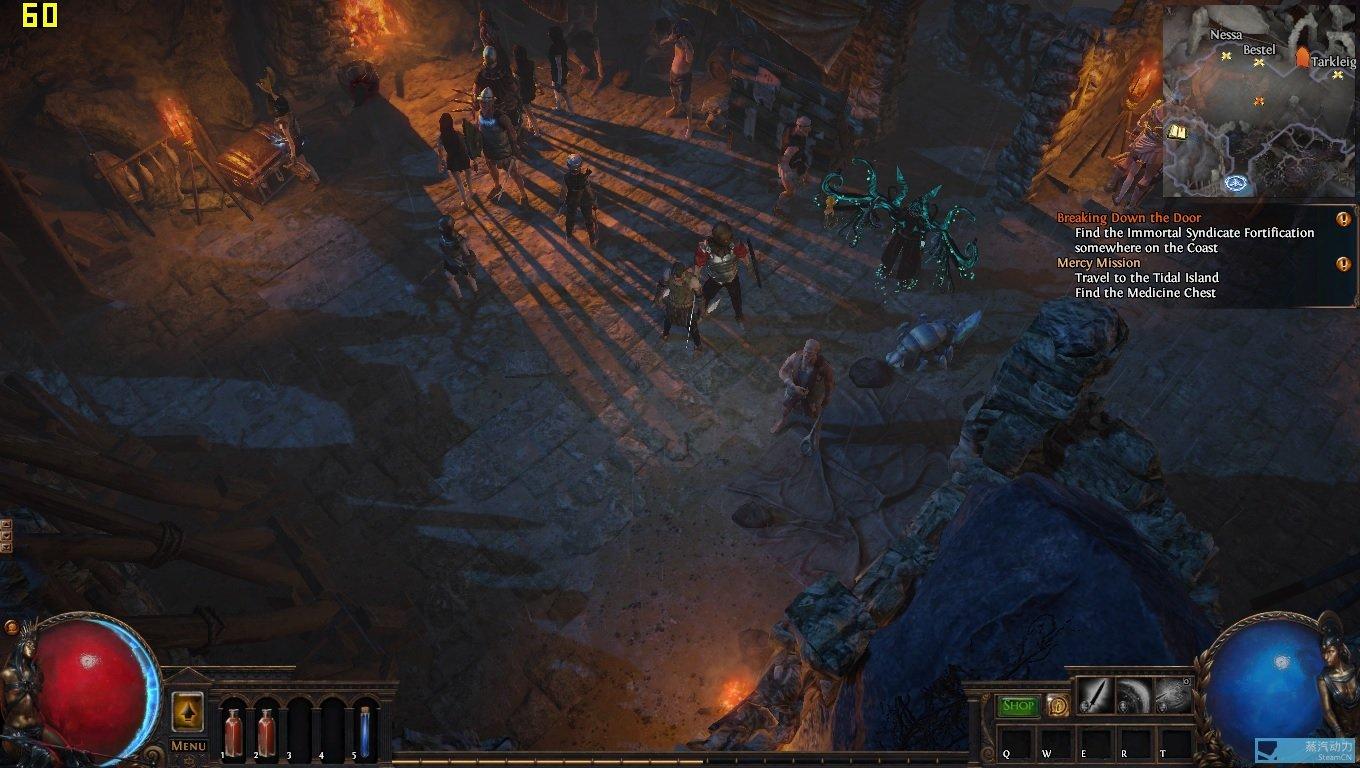Click the orange chat bubble icon beside Shop
The height and width of the screenshot is (768, 1360).
coord(1056,706)
